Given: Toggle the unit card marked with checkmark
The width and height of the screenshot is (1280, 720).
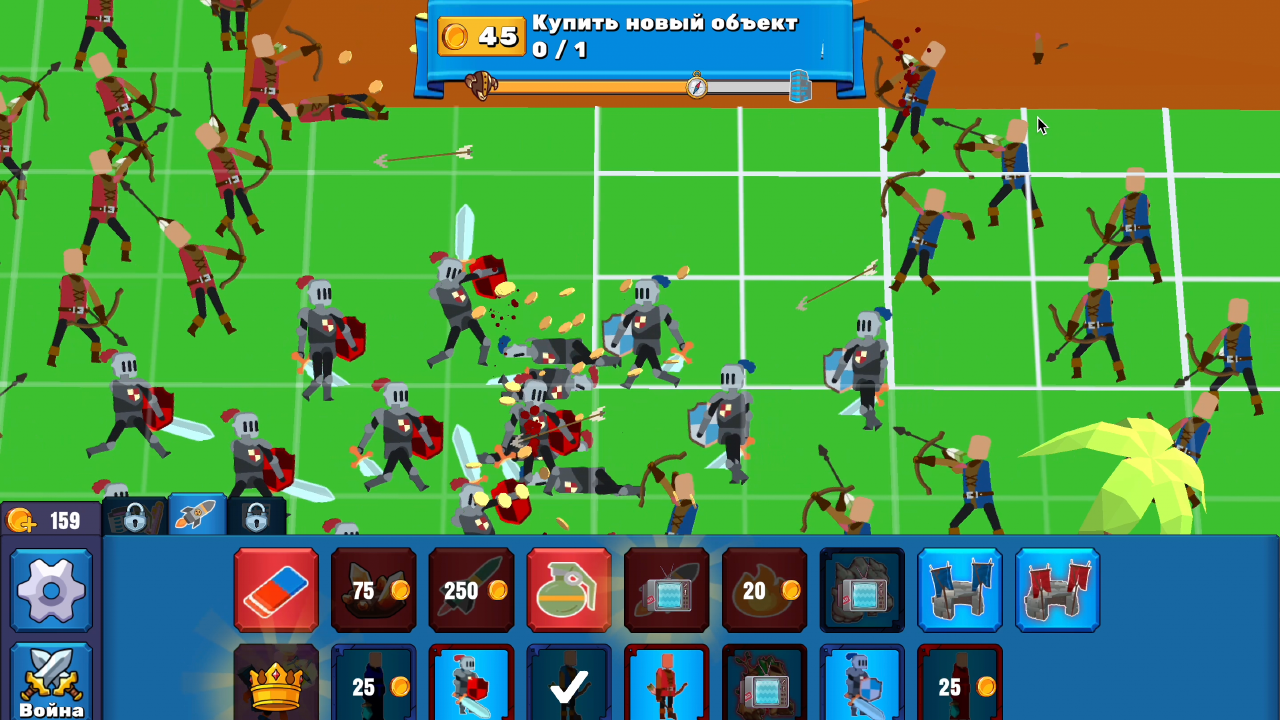Looking at the screenshot, I should pos(568,690).
